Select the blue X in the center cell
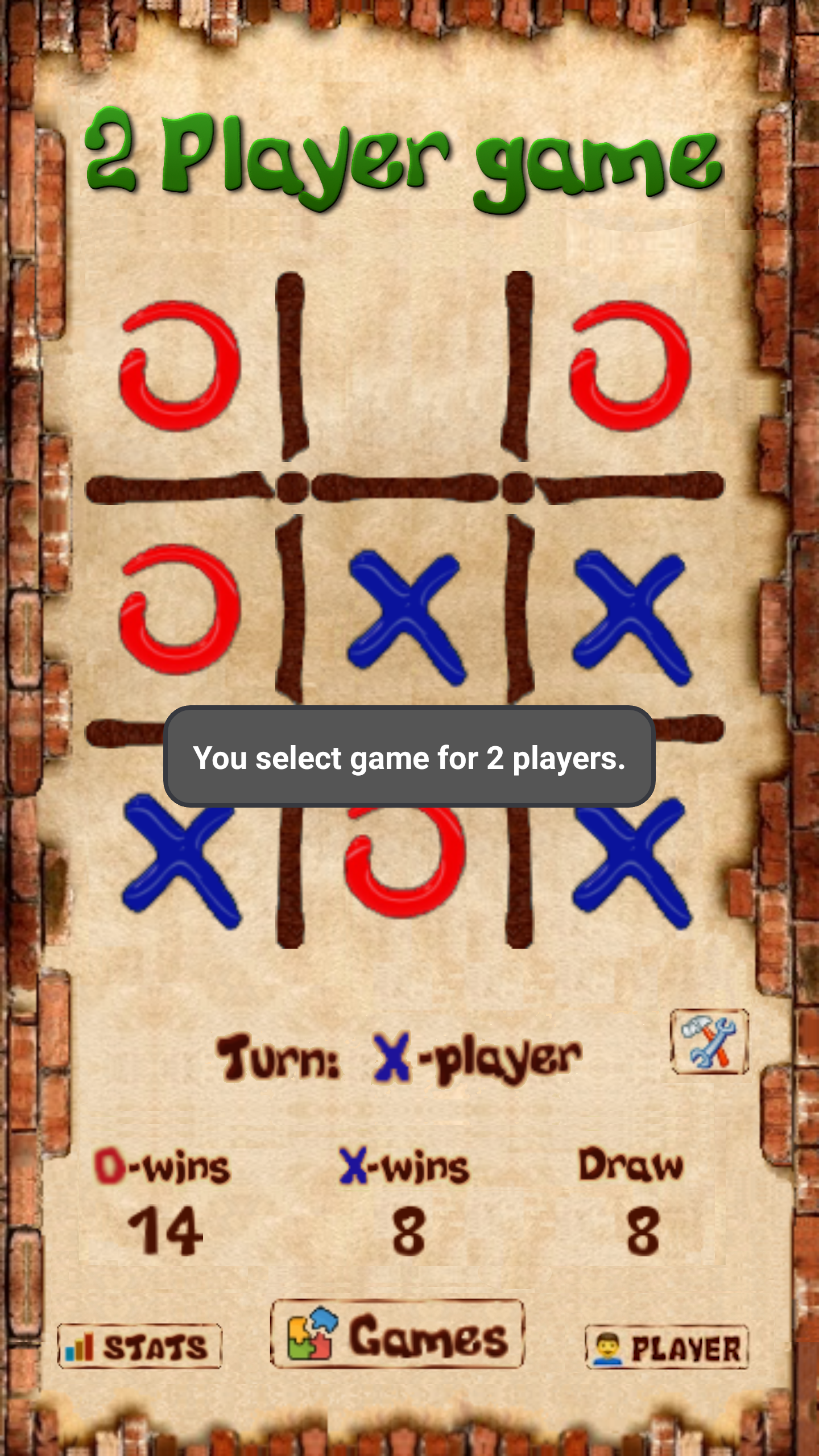 [x=406, y=617]
